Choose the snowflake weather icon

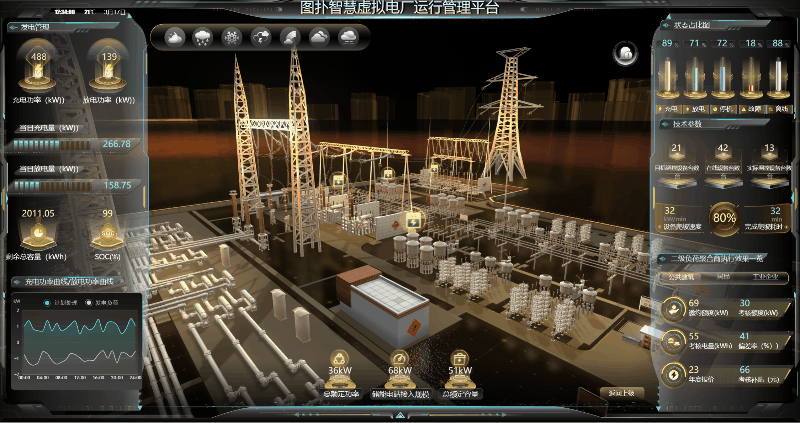tap(232, 38)
